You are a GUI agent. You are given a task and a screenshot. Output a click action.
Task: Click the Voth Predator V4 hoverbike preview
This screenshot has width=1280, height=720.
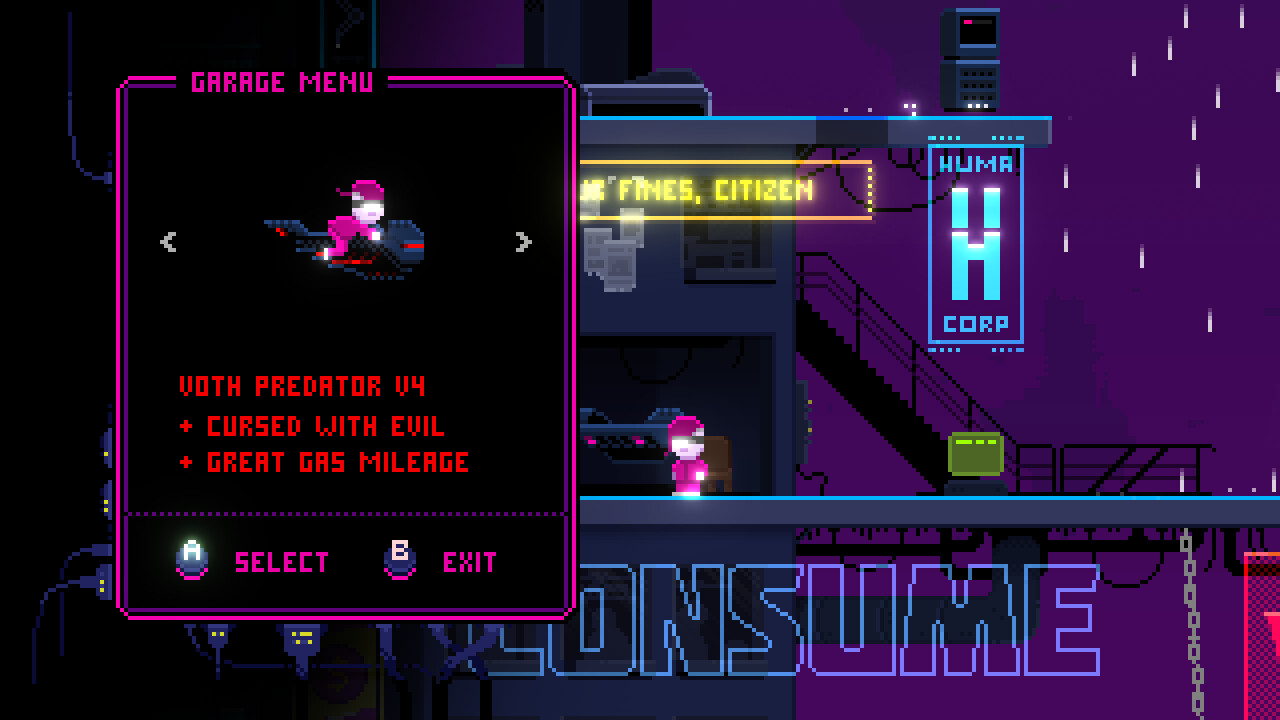[x=345, y=230]
